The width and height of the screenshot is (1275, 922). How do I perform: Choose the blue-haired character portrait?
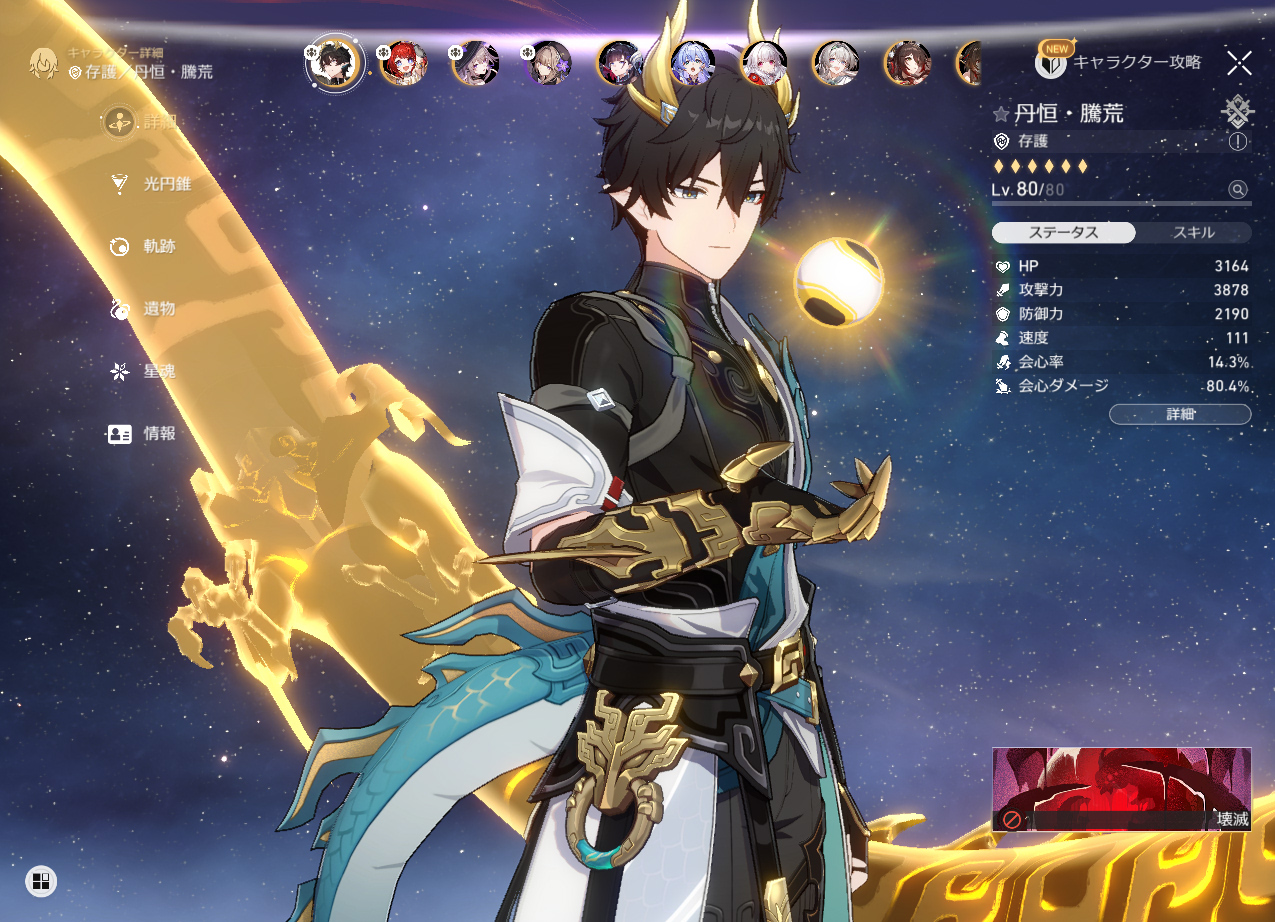pyautogui.click(x=693, y=63)
